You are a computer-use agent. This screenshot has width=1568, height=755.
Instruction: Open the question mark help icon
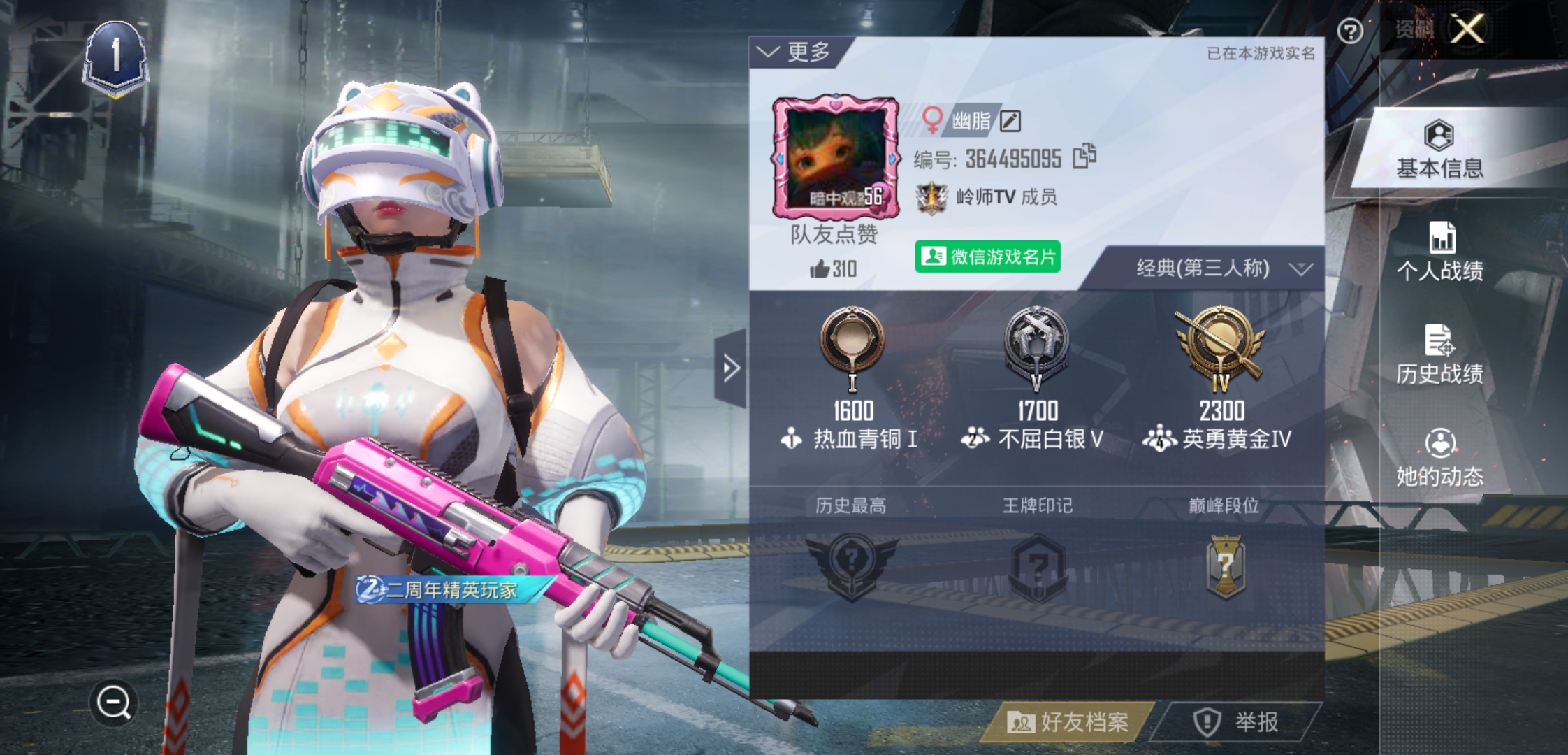(x=1350, y=31)
